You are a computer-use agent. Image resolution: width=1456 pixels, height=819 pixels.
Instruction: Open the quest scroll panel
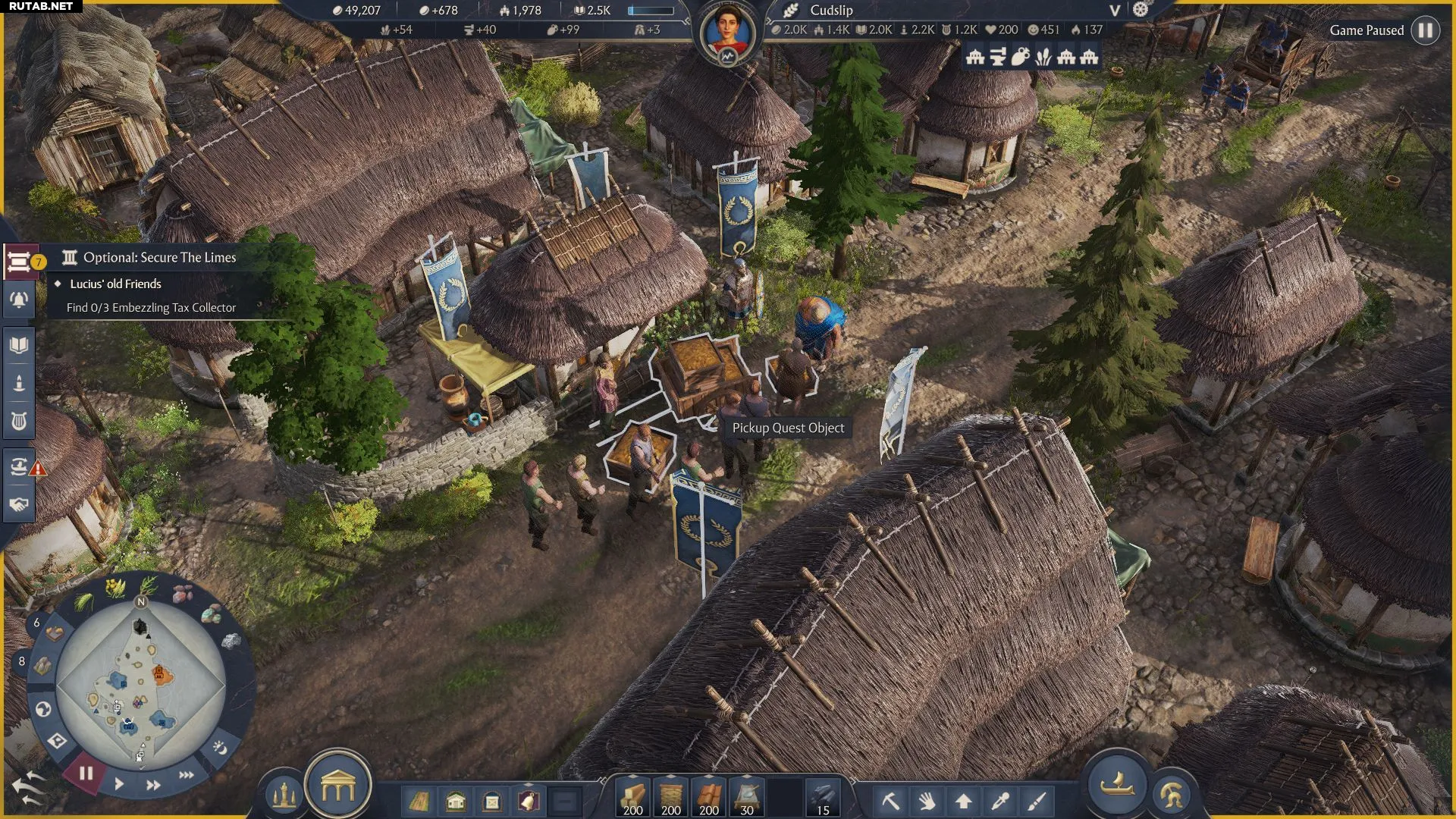point(19,262)
